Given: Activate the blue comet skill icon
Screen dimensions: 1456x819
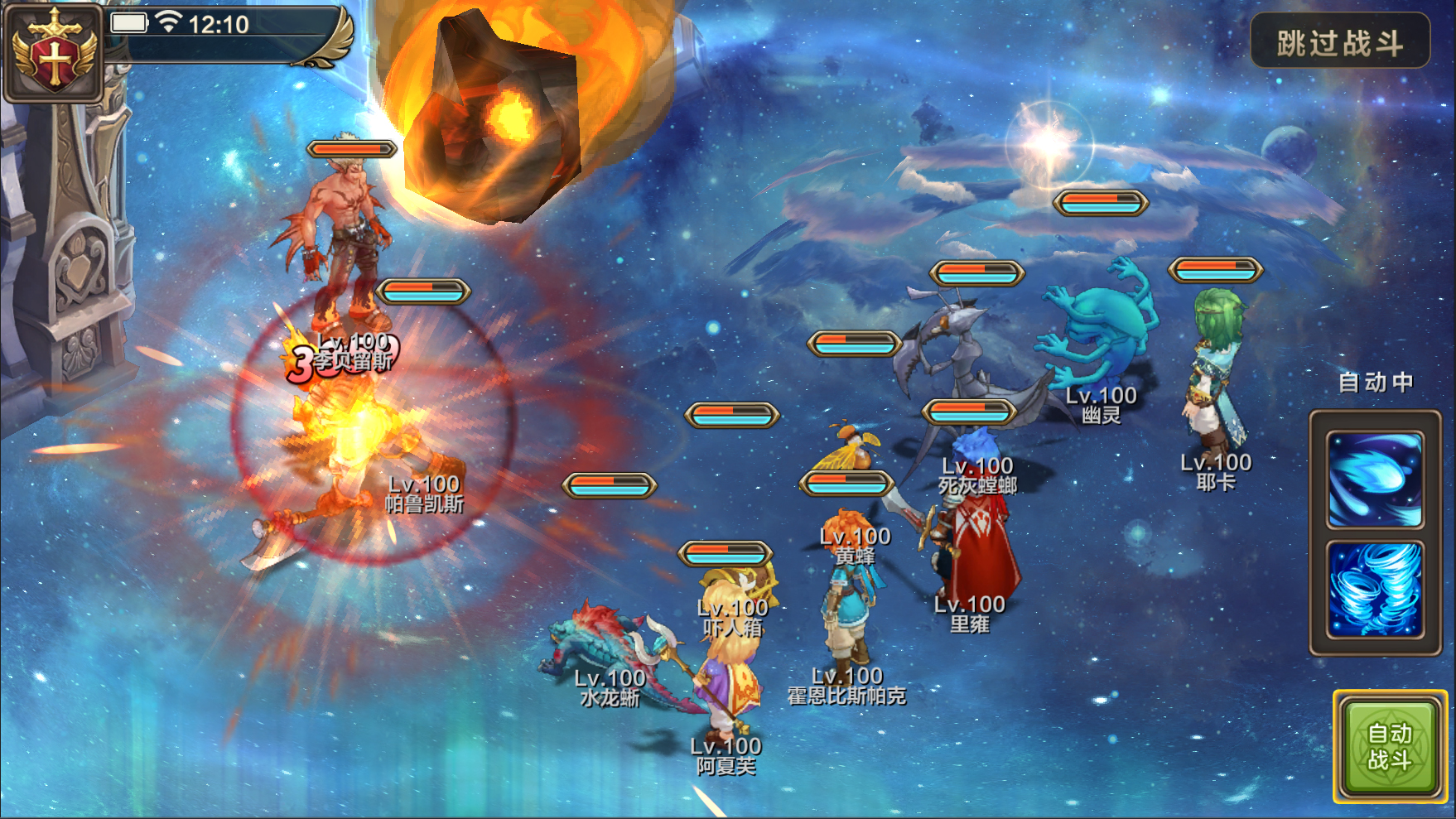Looking at the screenshot, I should tap(1375, 479).
